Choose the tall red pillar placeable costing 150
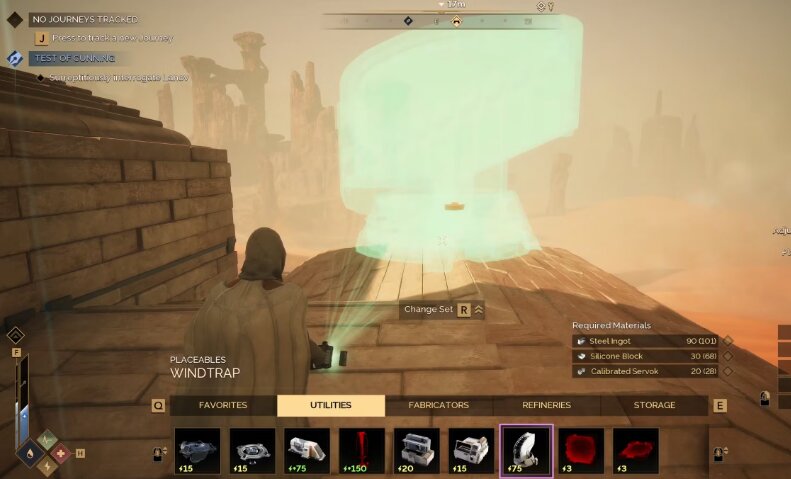 [x=362, y=451]
